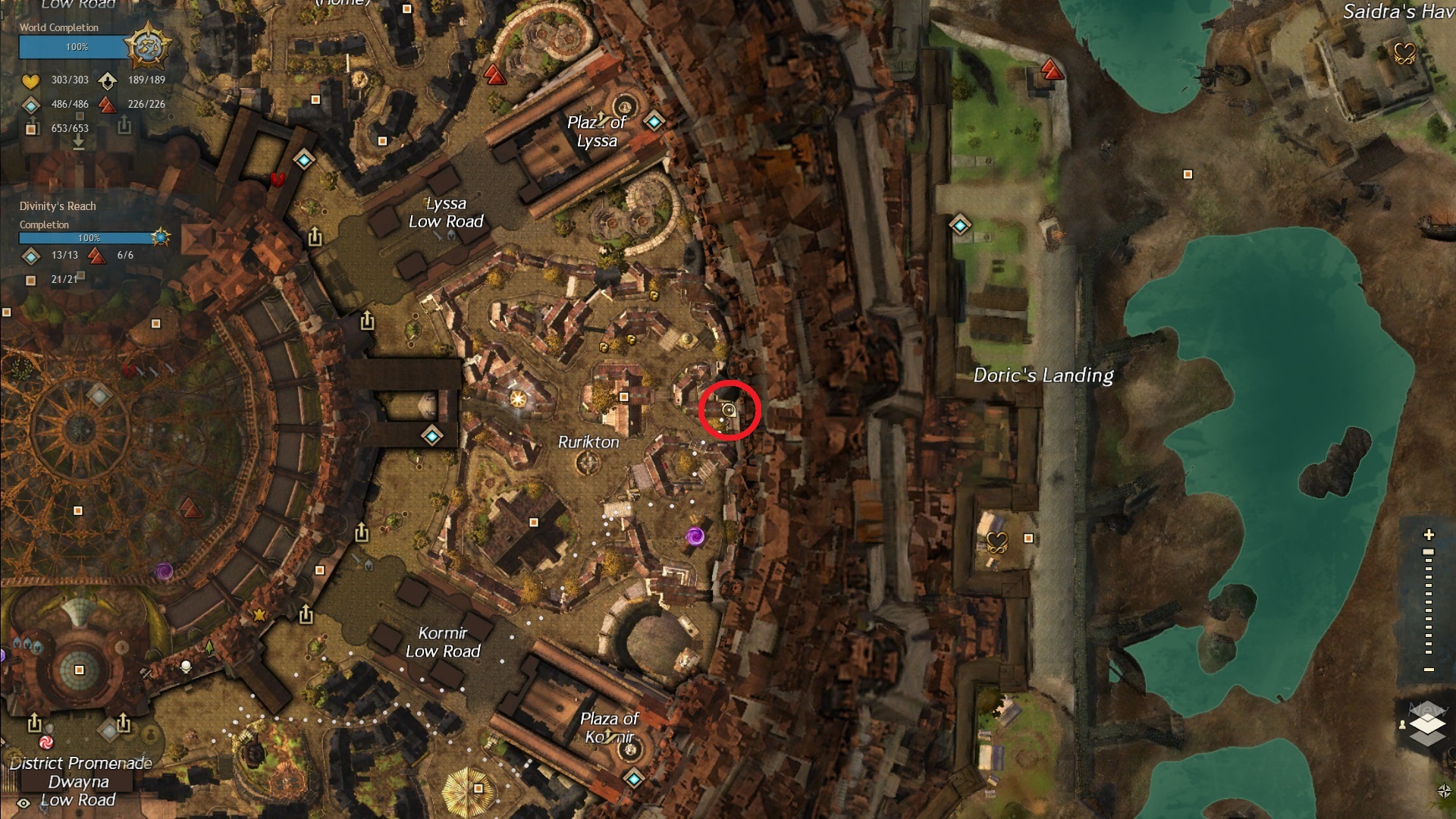Zoom in with the map plus button
The image size is (1456, 819).
point(1429,535)
